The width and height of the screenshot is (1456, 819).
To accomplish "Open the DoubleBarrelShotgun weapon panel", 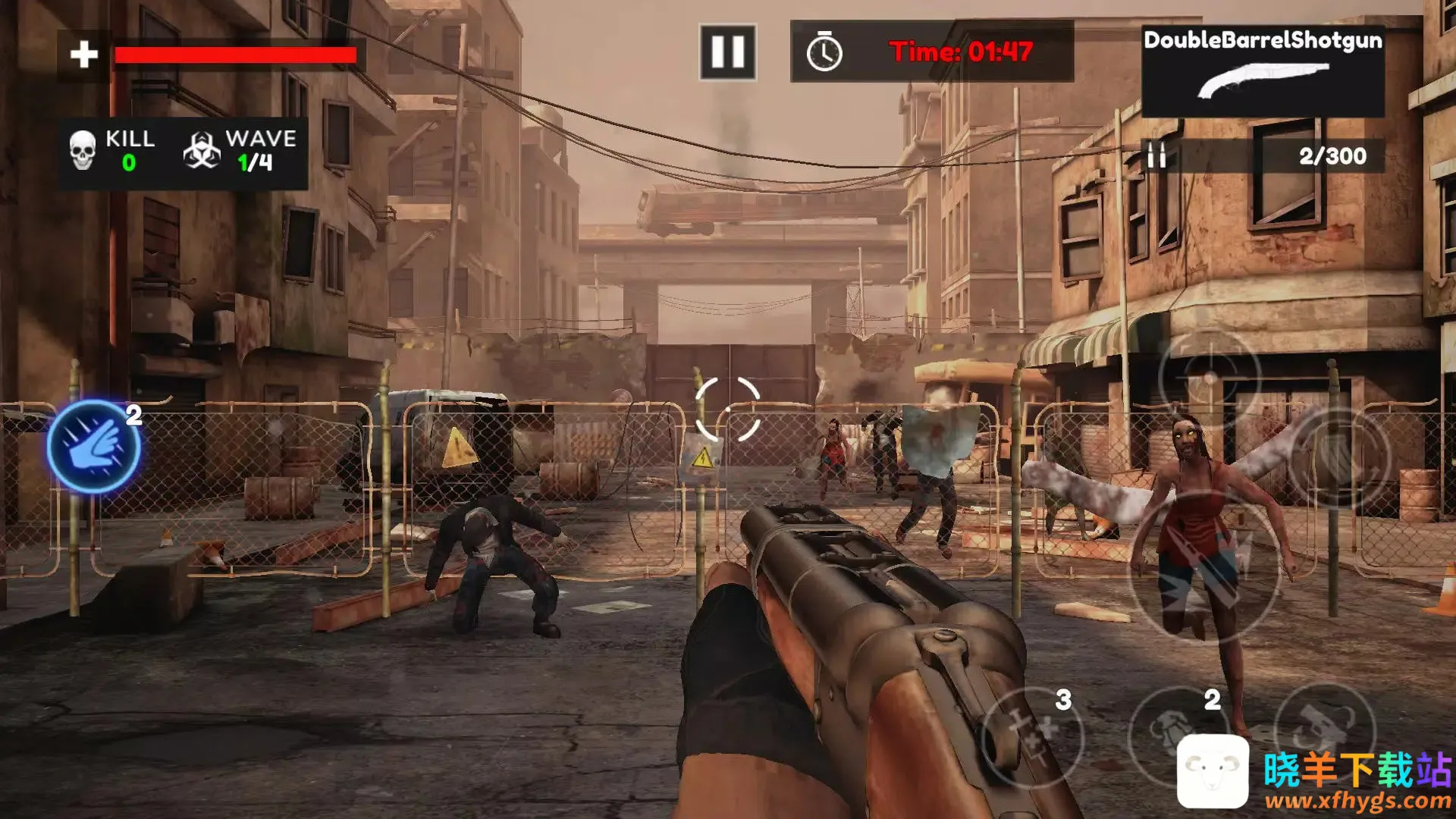I will 1263,70.
